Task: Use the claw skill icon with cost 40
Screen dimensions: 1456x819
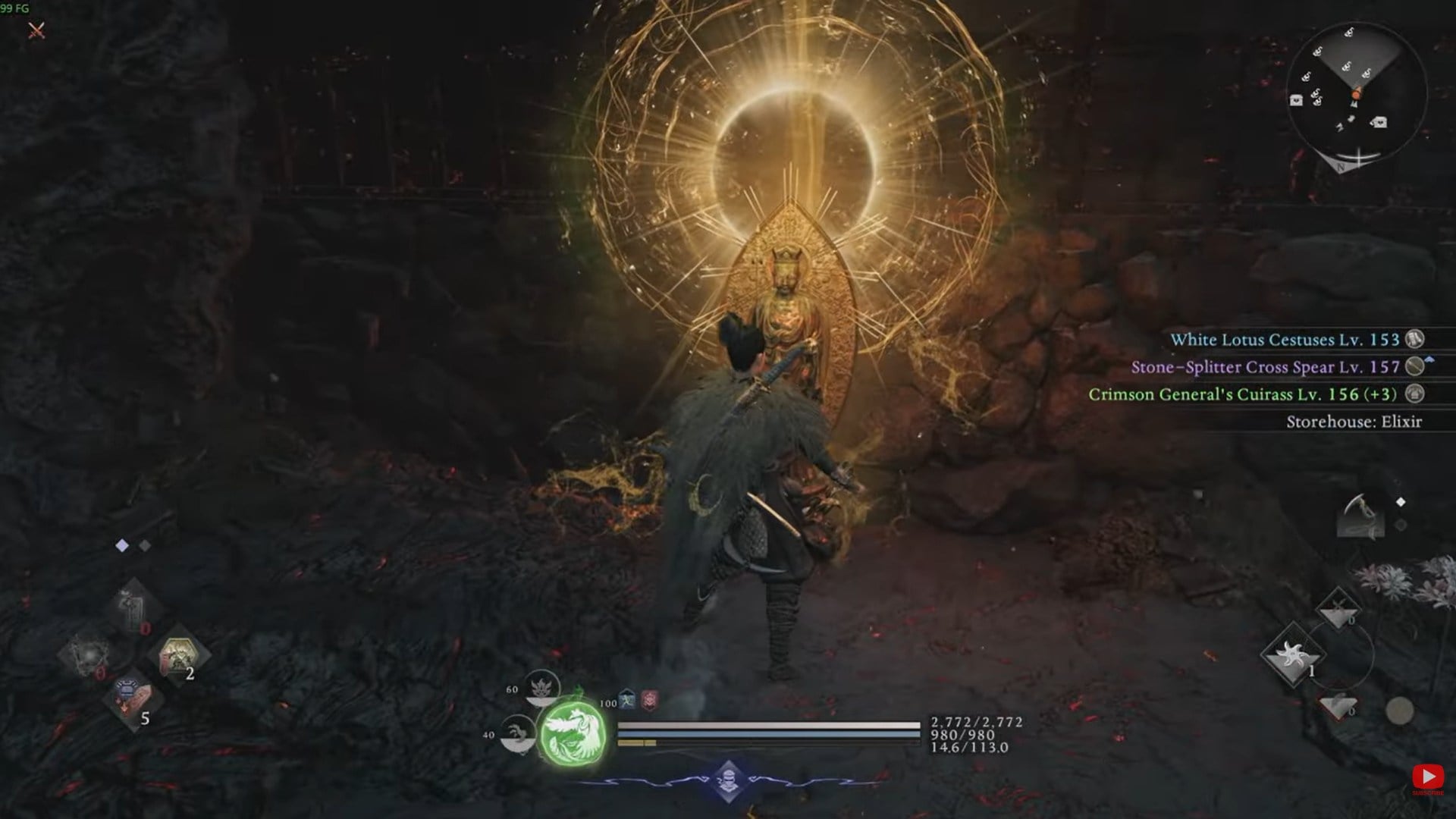Action: (519, 734)
